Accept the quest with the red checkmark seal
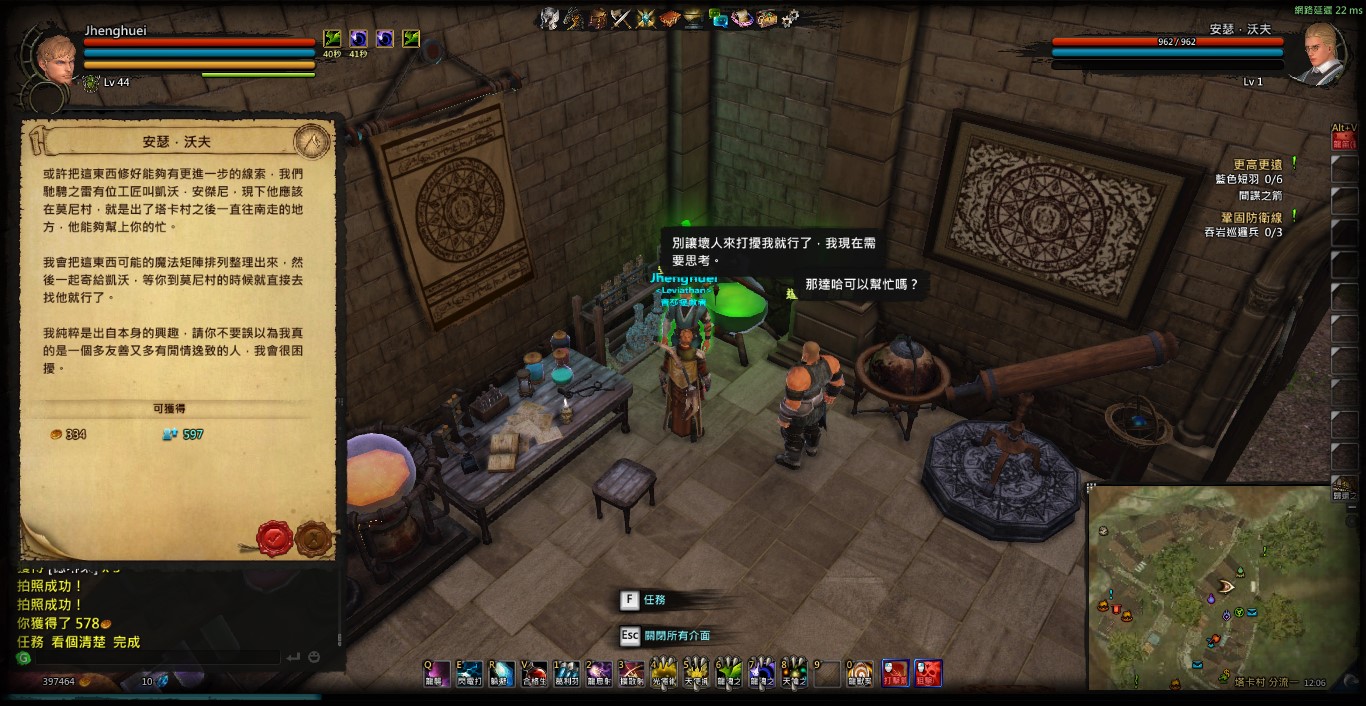 point(272,538)
